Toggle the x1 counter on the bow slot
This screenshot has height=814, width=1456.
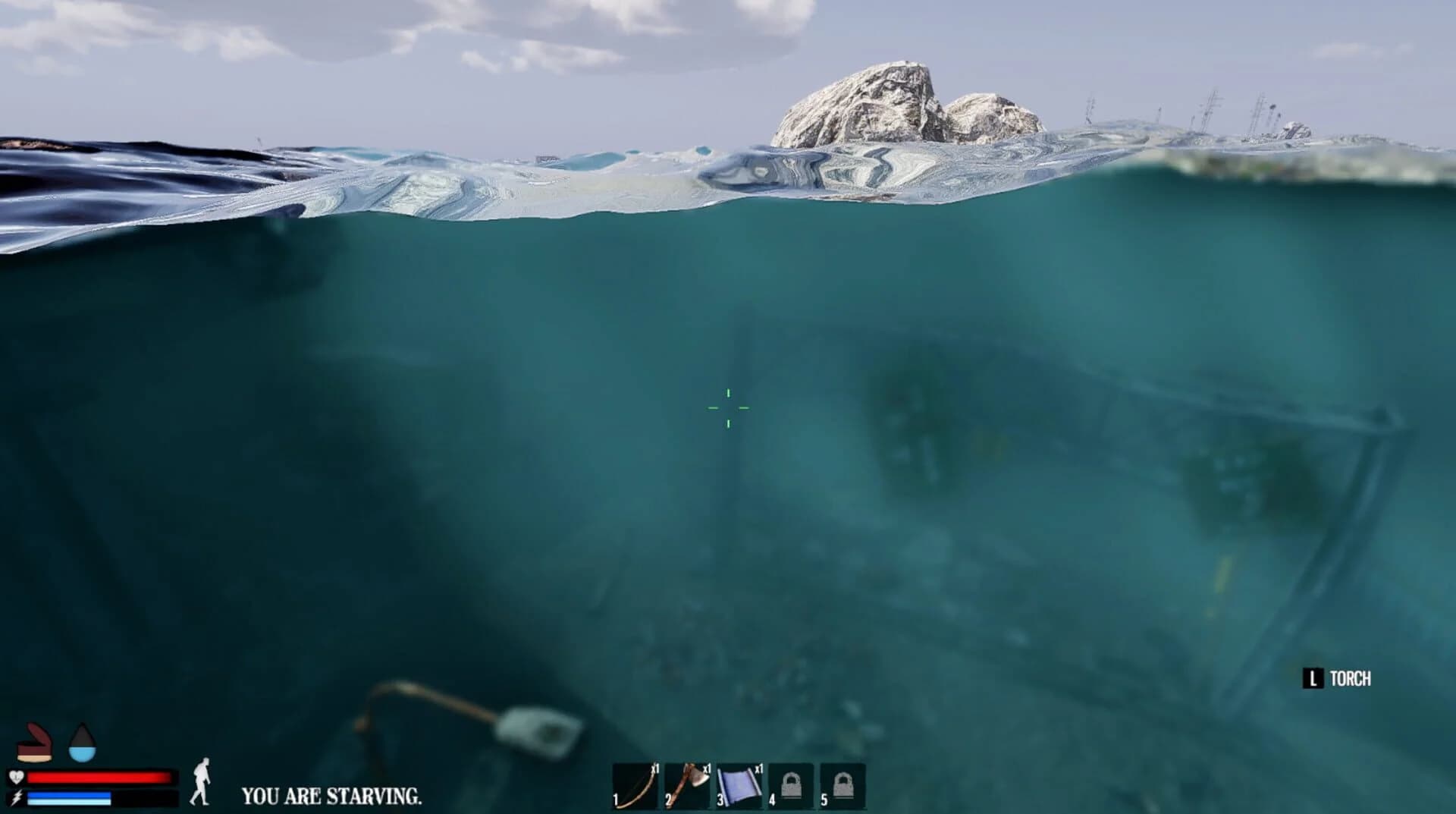point(655,768)
